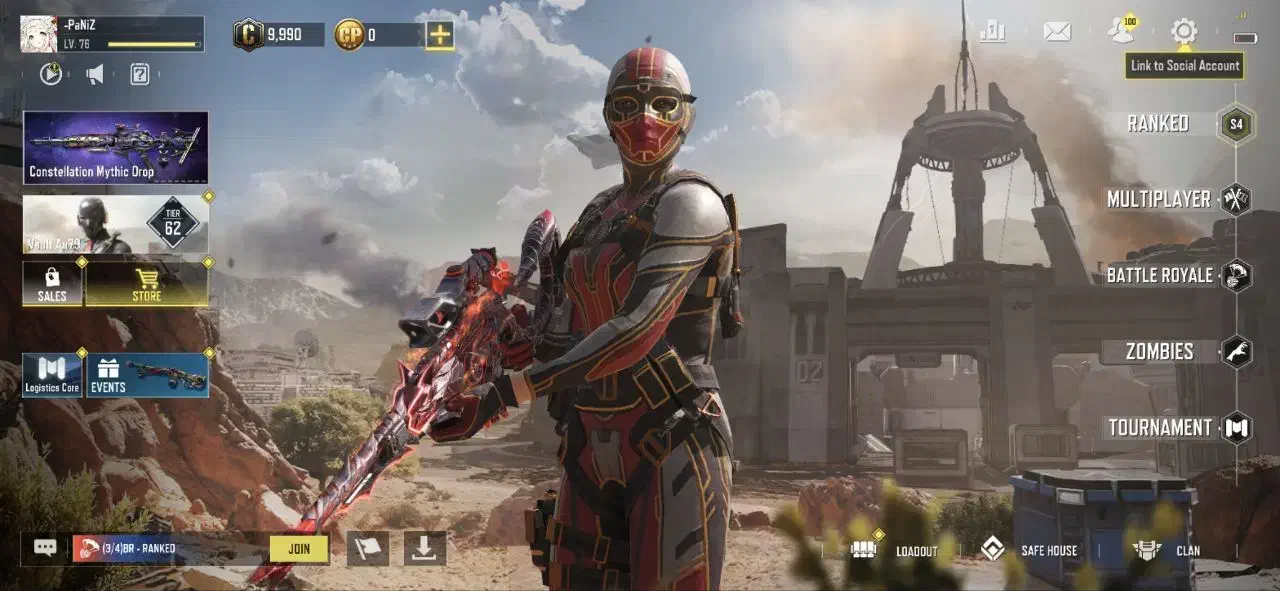The image size is (1280, 591).
Task: Add CP with the plus button
Action: point(440,35)
